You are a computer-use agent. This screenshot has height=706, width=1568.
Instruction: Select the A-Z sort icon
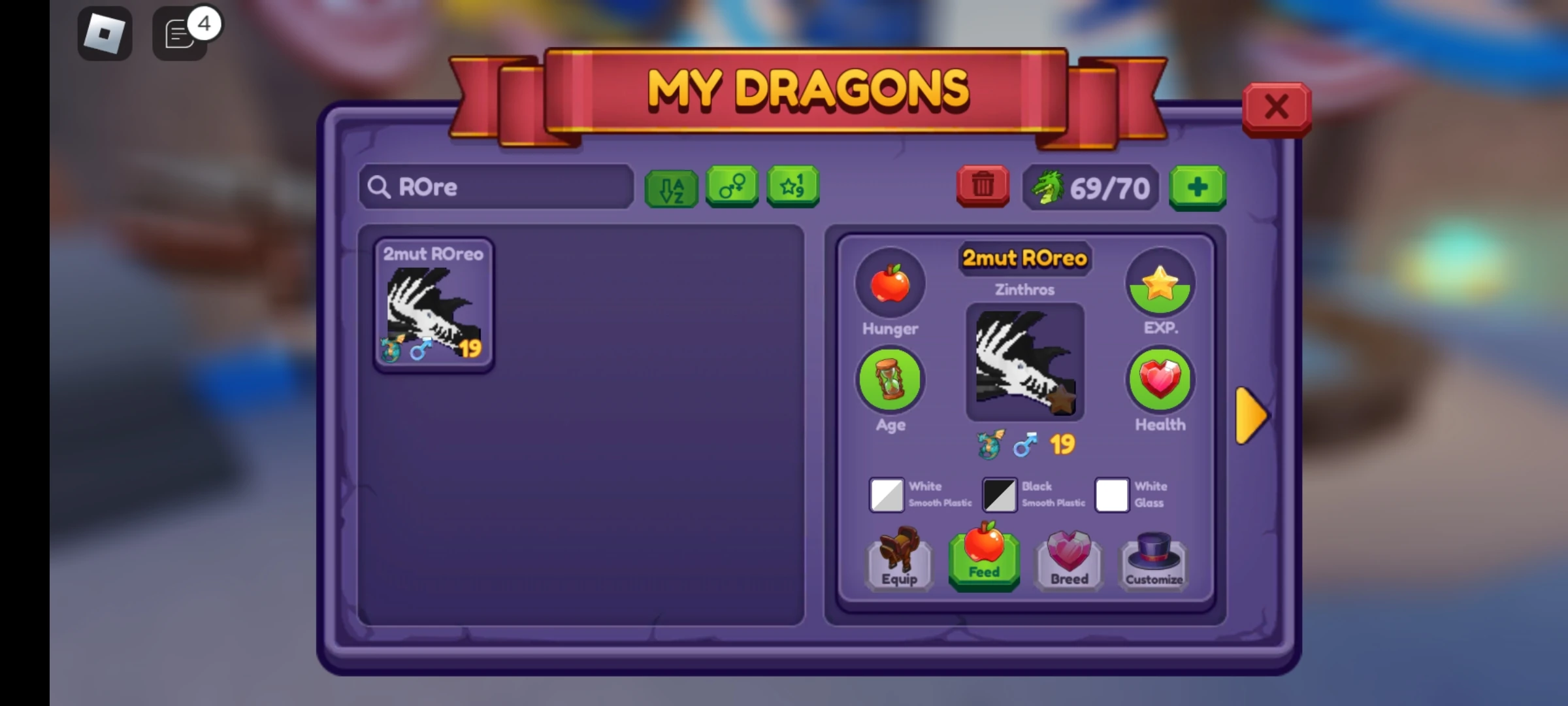pyautogui.click(x=672, y=188)
